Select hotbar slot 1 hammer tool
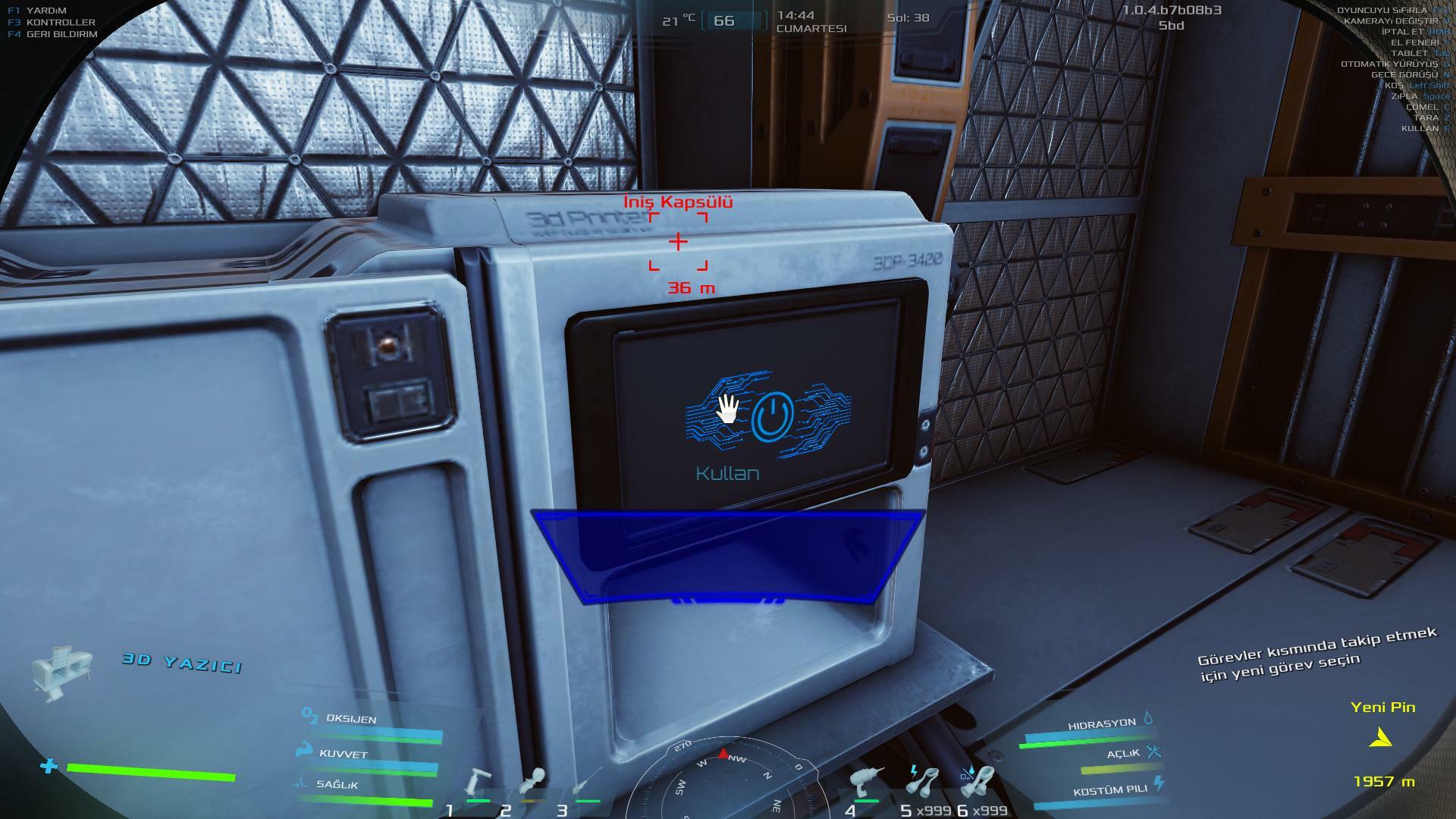Screen dimensions: 1456x819 (478, 783)
